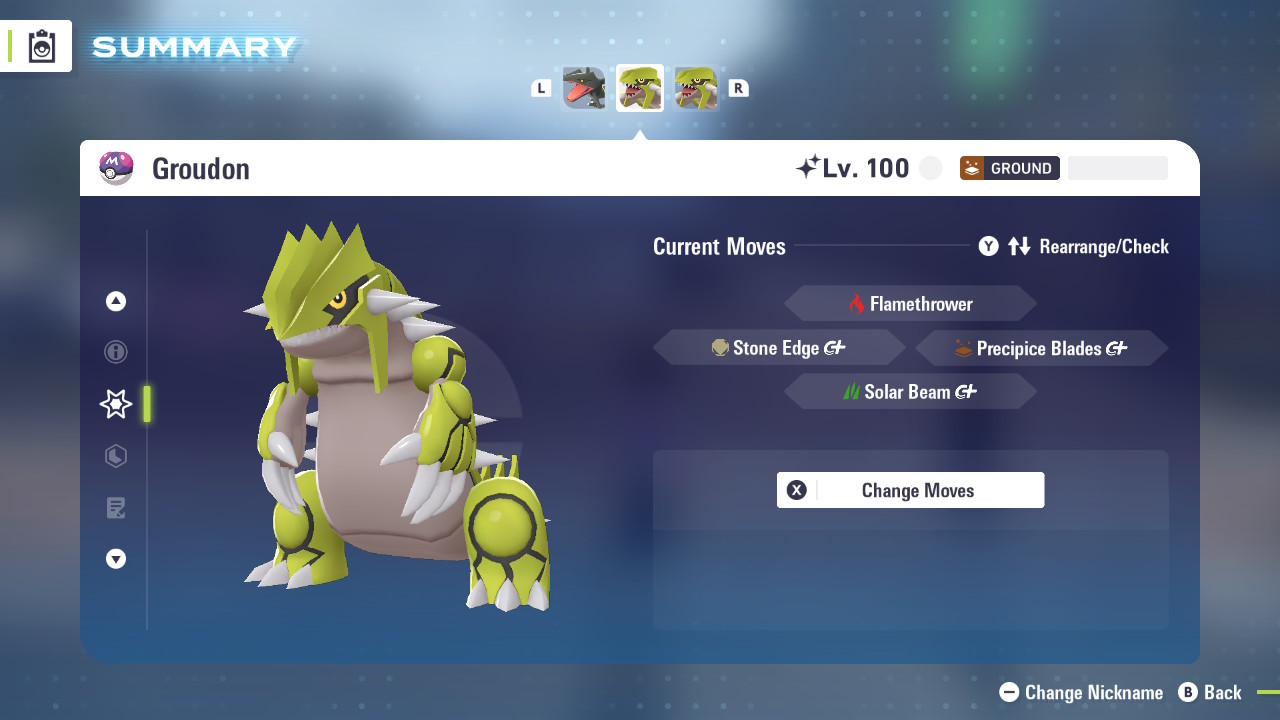Click the Summary clipboard icon
Image resolution: width=1280 pixels, height=720 pixels.
pos(42,47)
